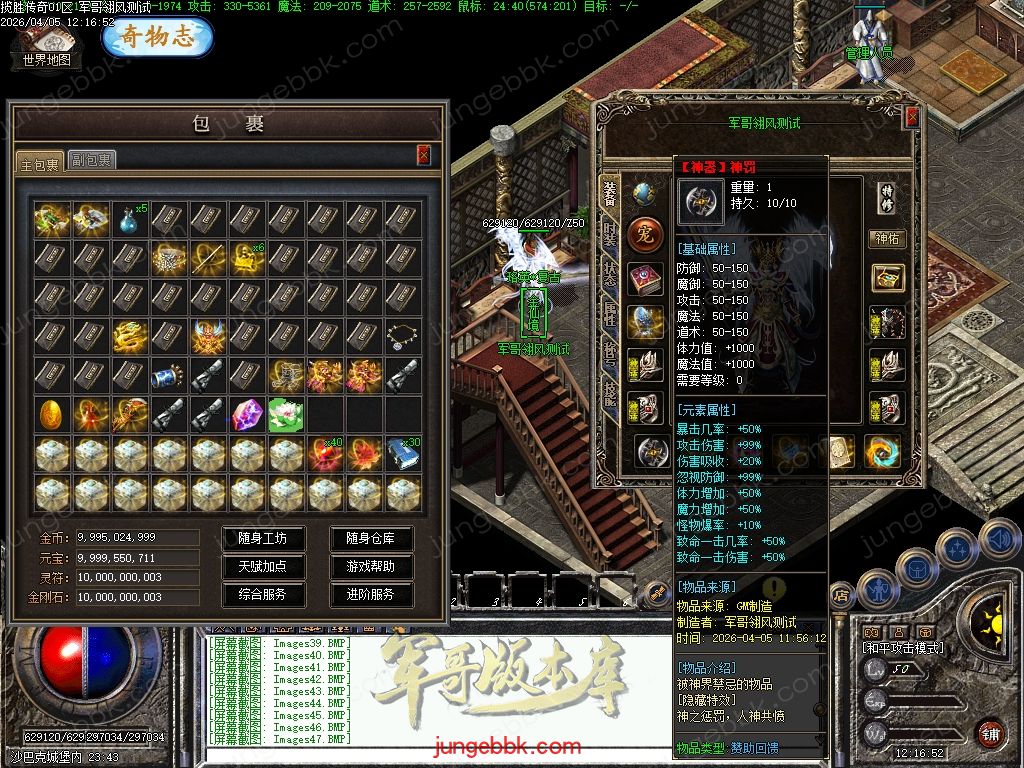
Task: Pick the green lotus flower item
Action: (x=285, y=414)
